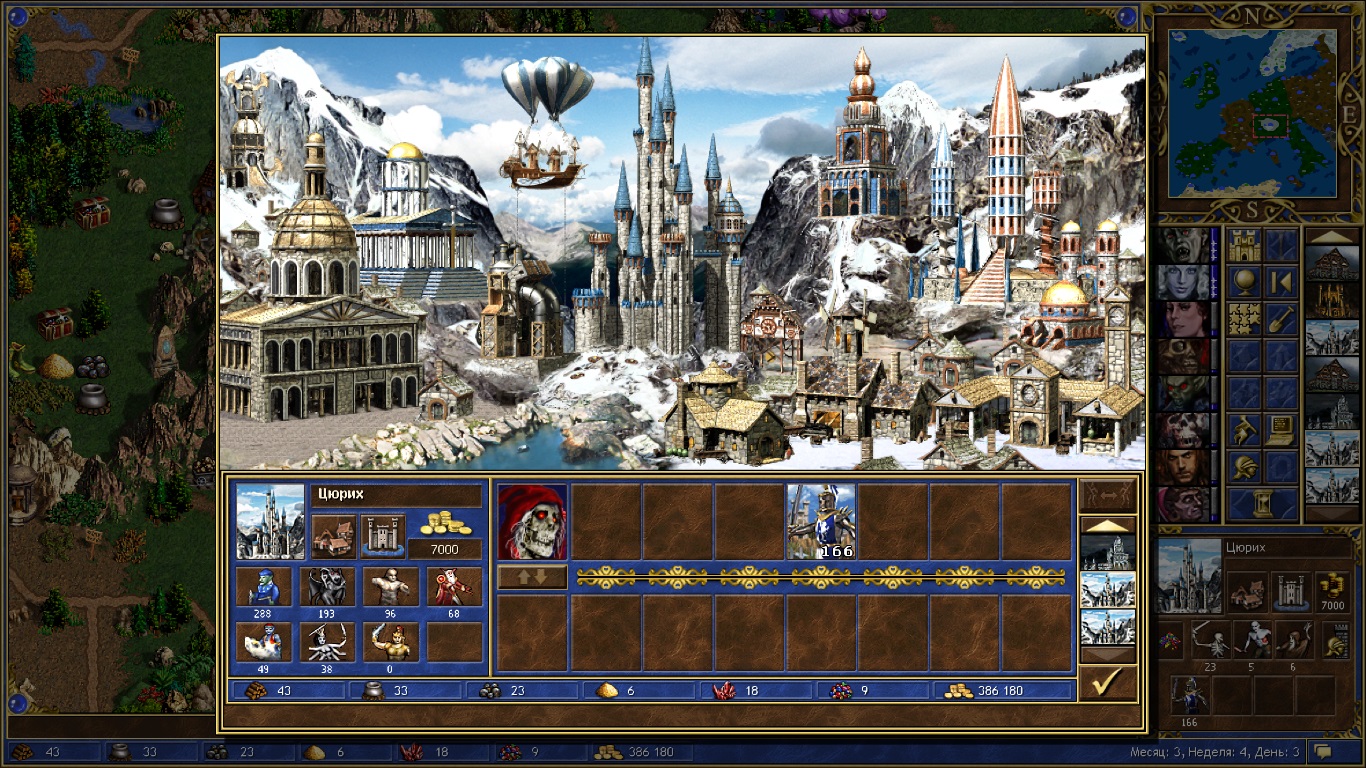The image size is (1366, 768).
Task: Select the garrison army stack of 166
Action: (821, 522)
